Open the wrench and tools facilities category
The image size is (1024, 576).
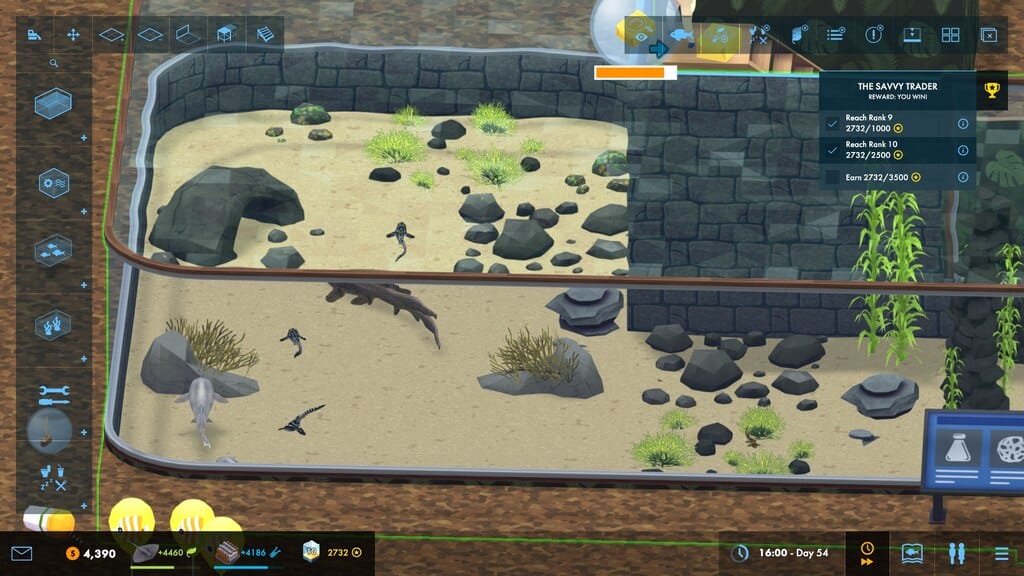click(x=53, y=395)
